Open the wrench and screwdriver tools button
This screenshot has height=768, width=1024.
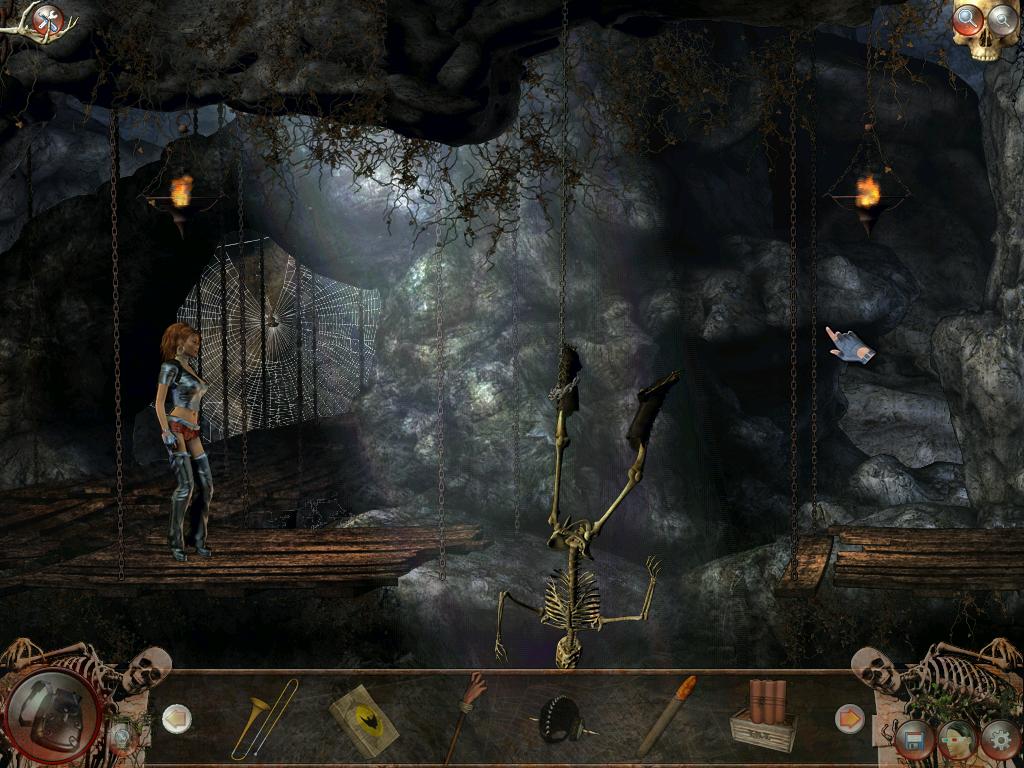47,19
